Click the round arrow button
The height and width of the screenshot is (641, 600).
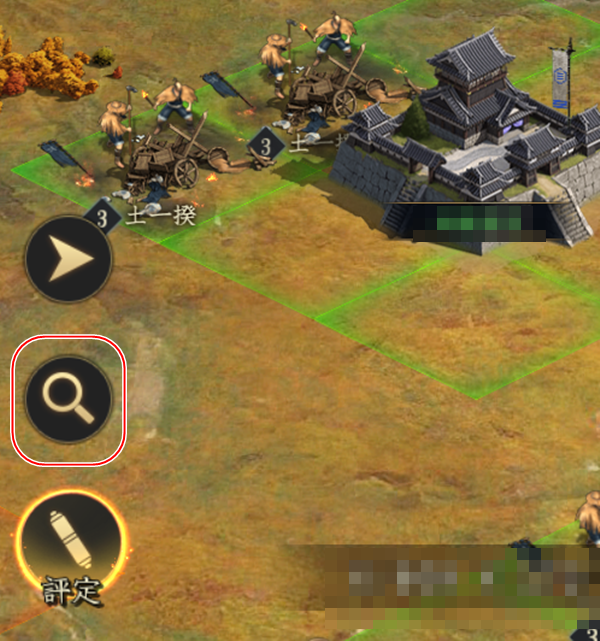coord(68,259)
